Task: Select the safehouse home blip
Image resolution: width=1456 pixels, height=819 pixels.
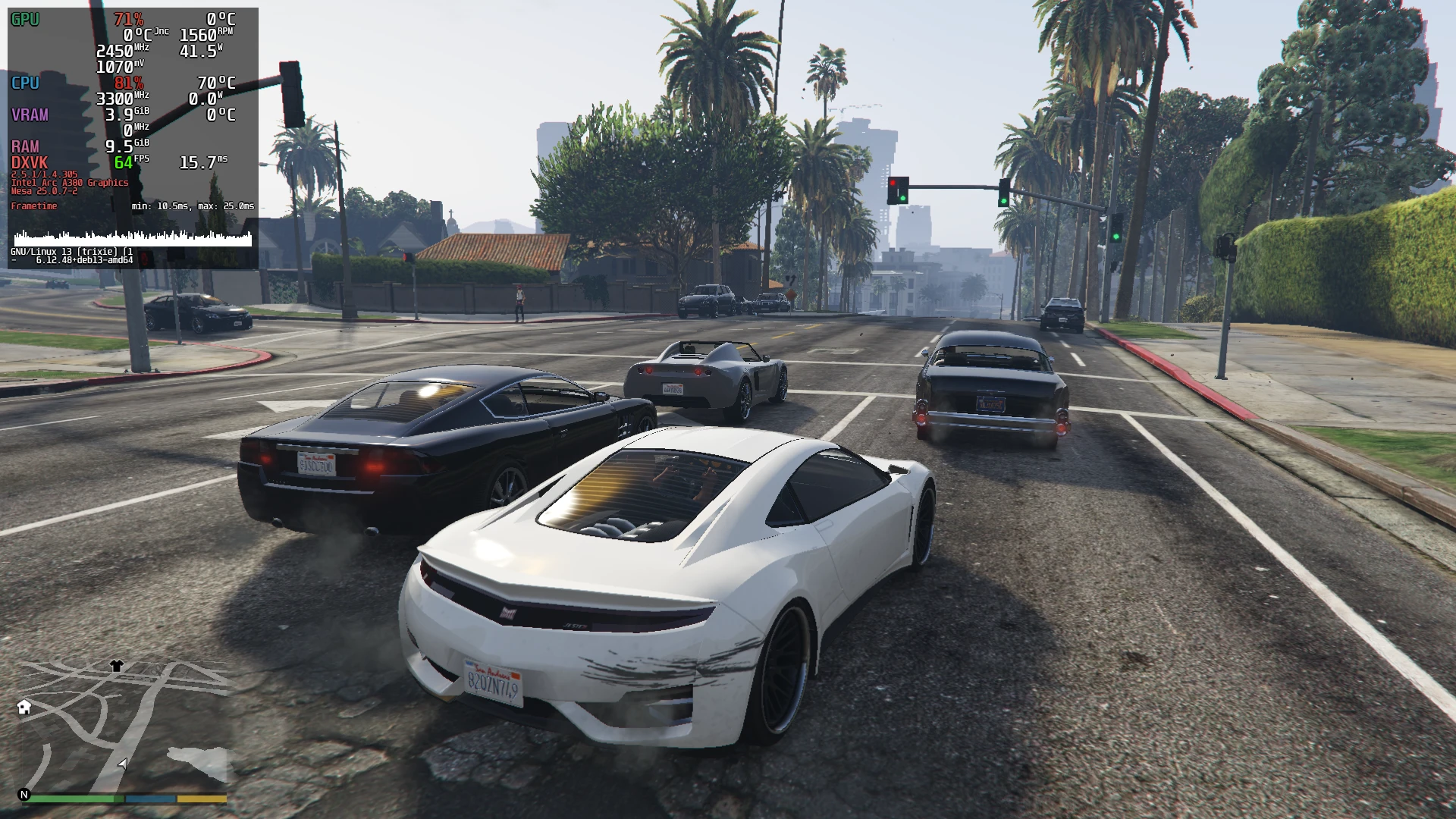Action: pos(24,708)
